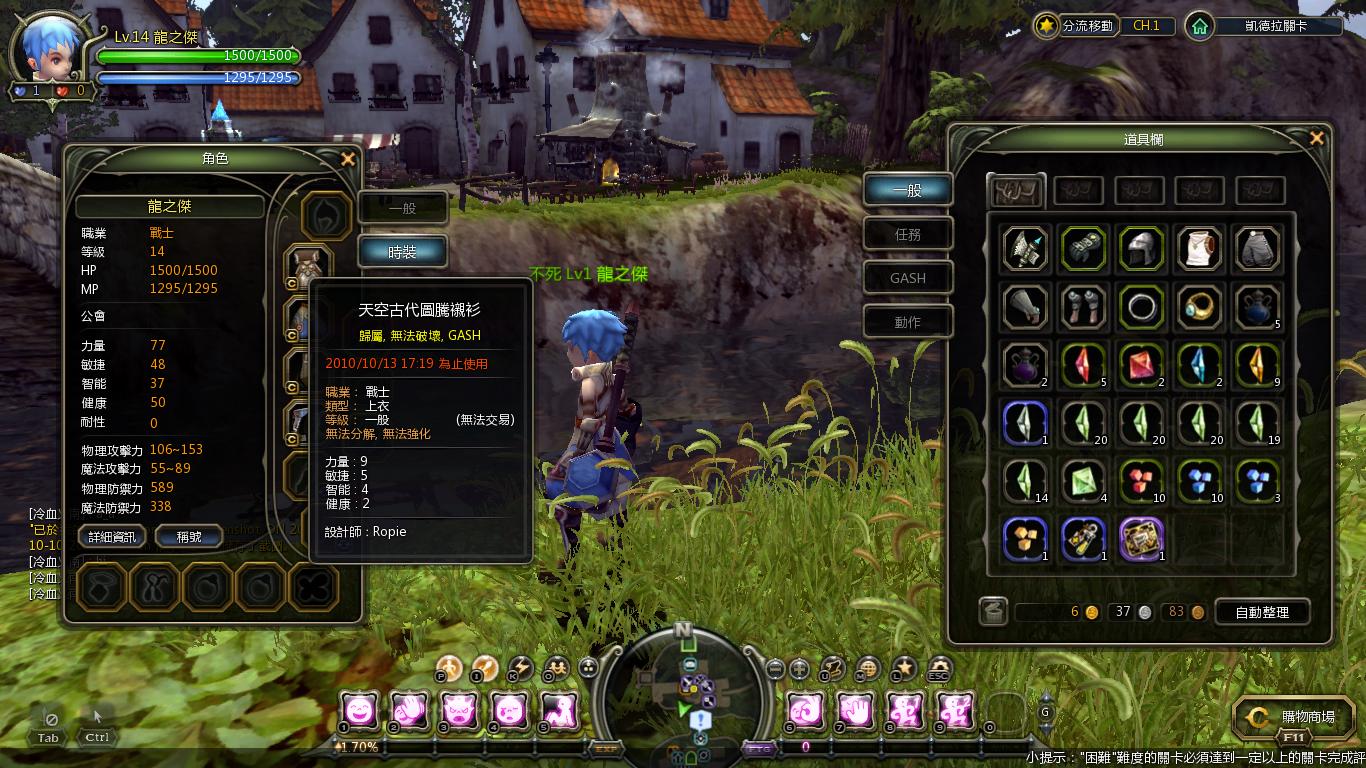1366x768 pixels.
Task: Switch inventory to the 任務 tab
Action: (x=908, y=234)
